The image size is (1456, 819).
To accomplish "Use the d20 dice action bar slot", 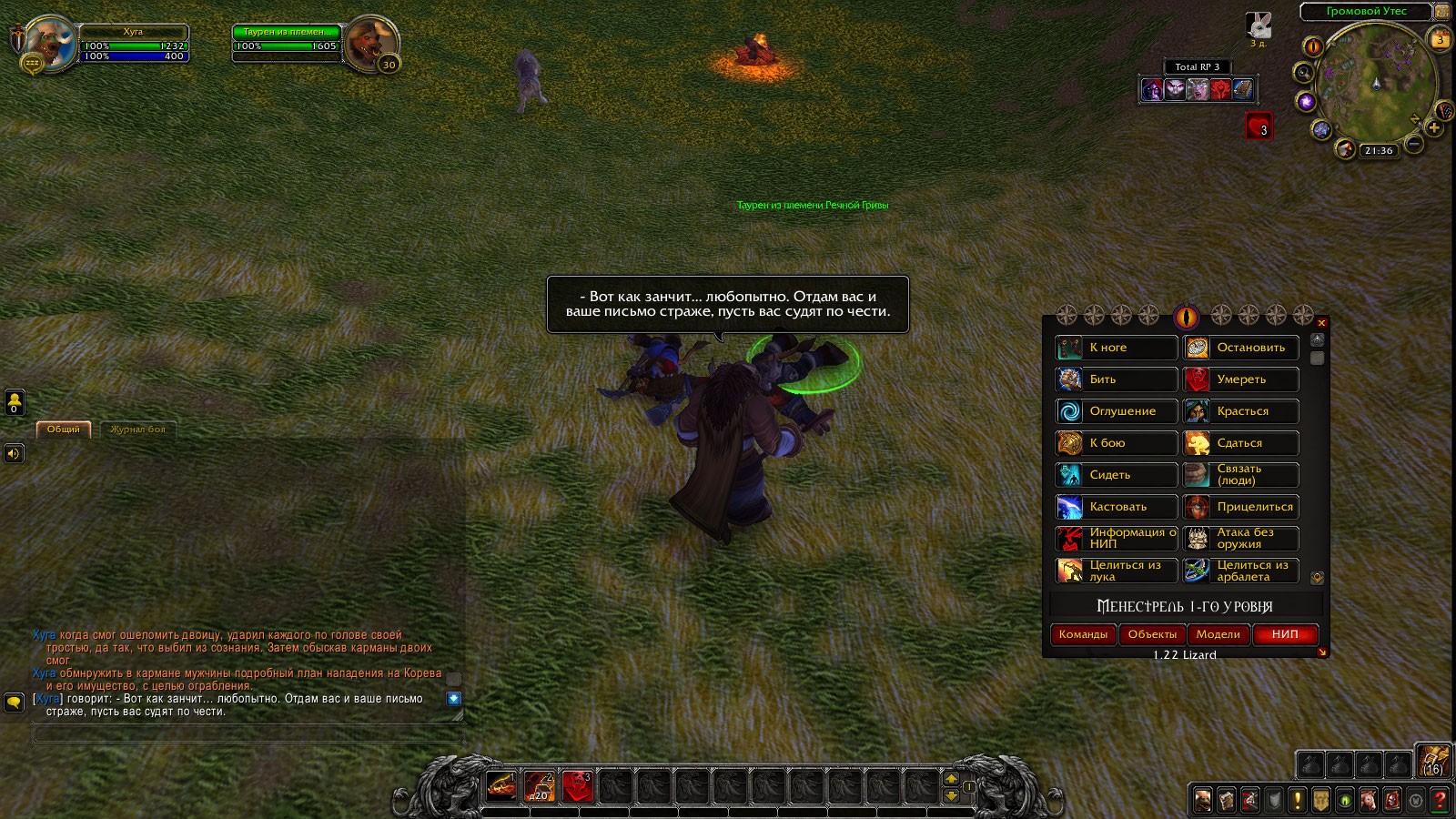I will 540,786.
